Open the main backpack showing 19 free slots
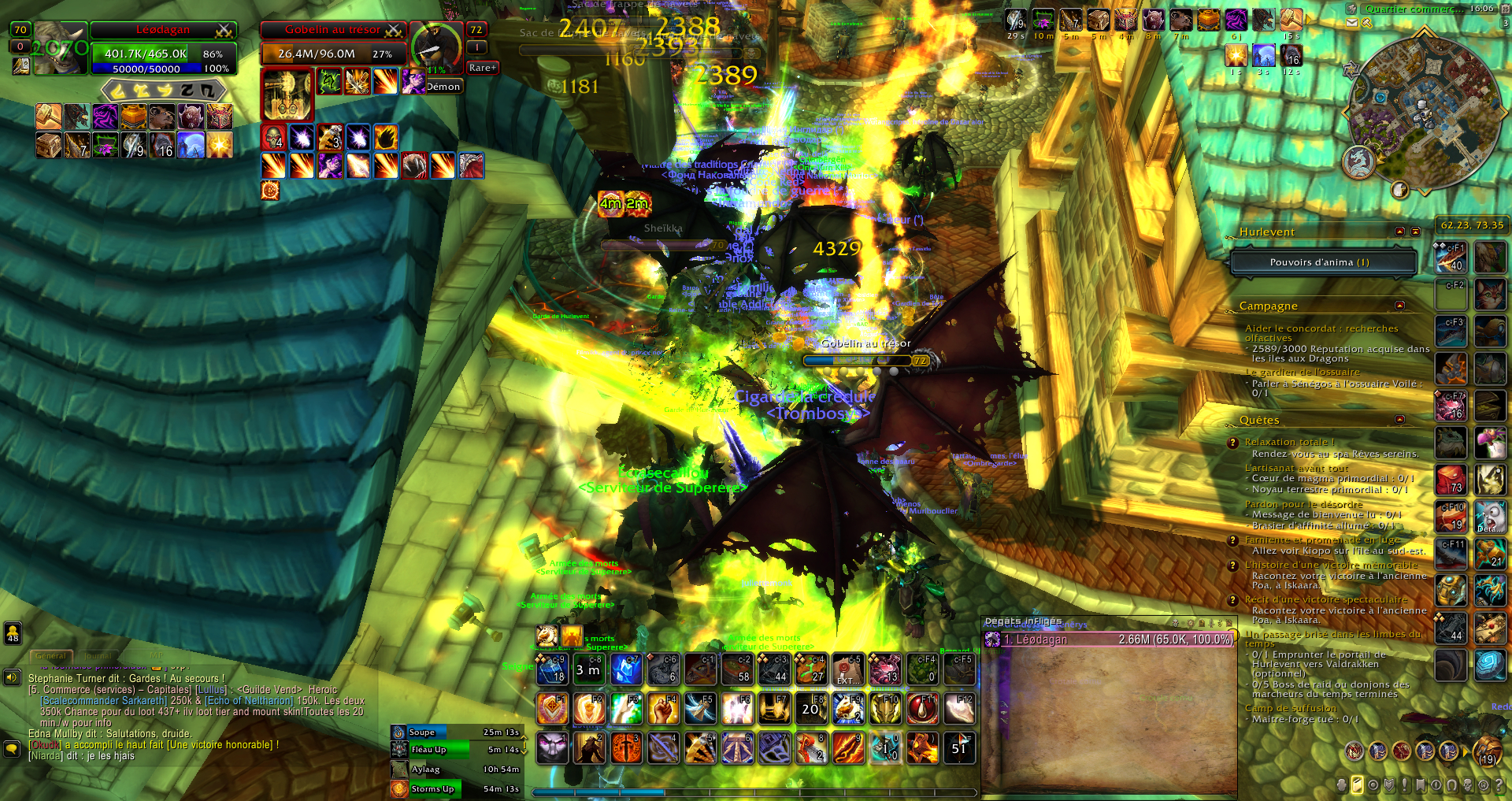This screenshot has height=801, width=1512. (1487, 751)
